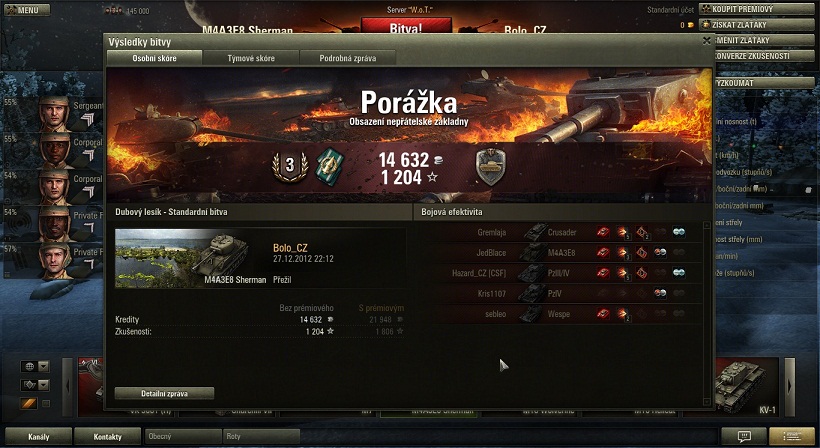Switch to the Týmové skóre tab
820x448 pixels.
[x=249, y=58]
